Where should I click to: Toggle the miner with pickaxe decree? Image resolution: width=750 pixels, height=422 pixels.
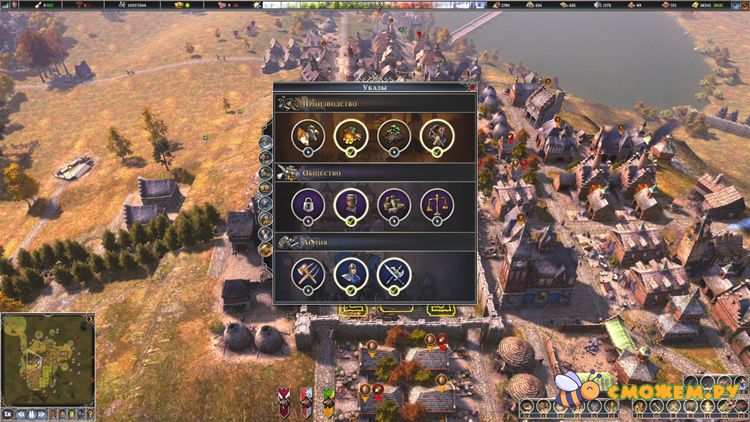(436, 134)
